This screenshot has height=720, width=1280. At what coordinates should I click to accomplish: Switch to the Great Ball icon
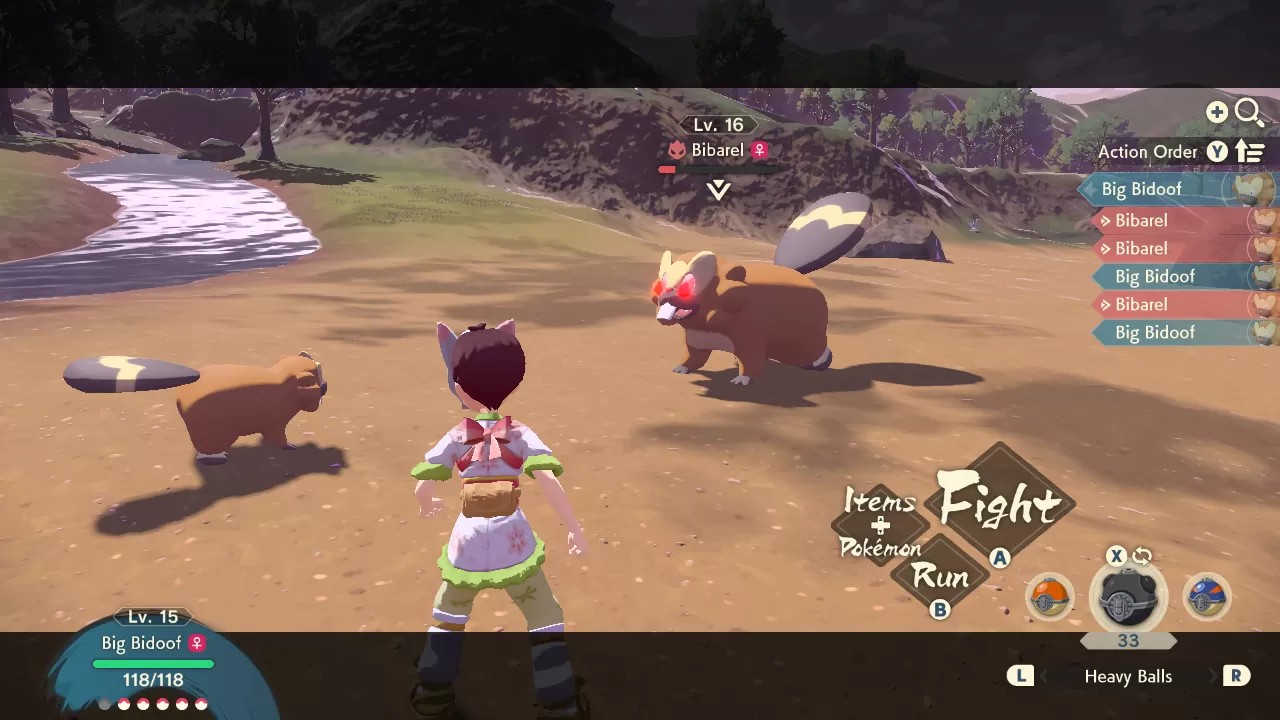click(1208, 597)
